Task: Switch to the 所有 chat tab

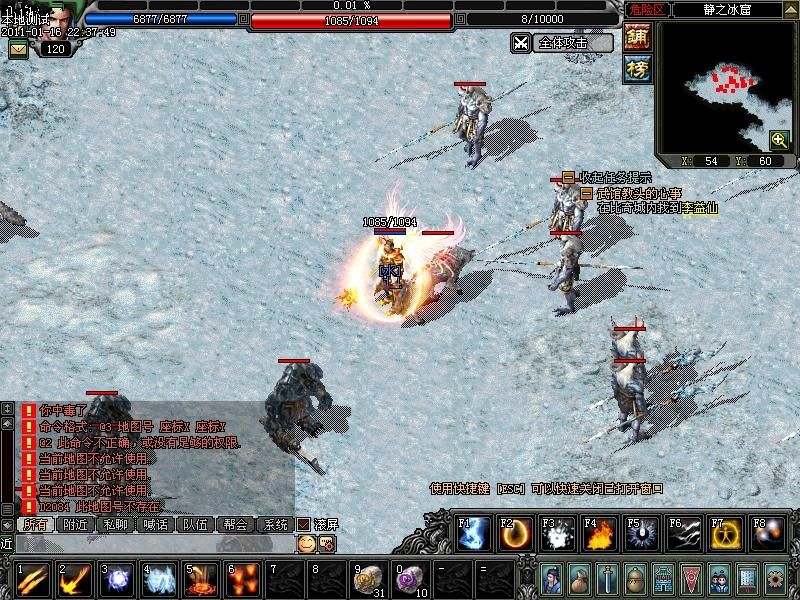Action: click(x=35, y=524)
